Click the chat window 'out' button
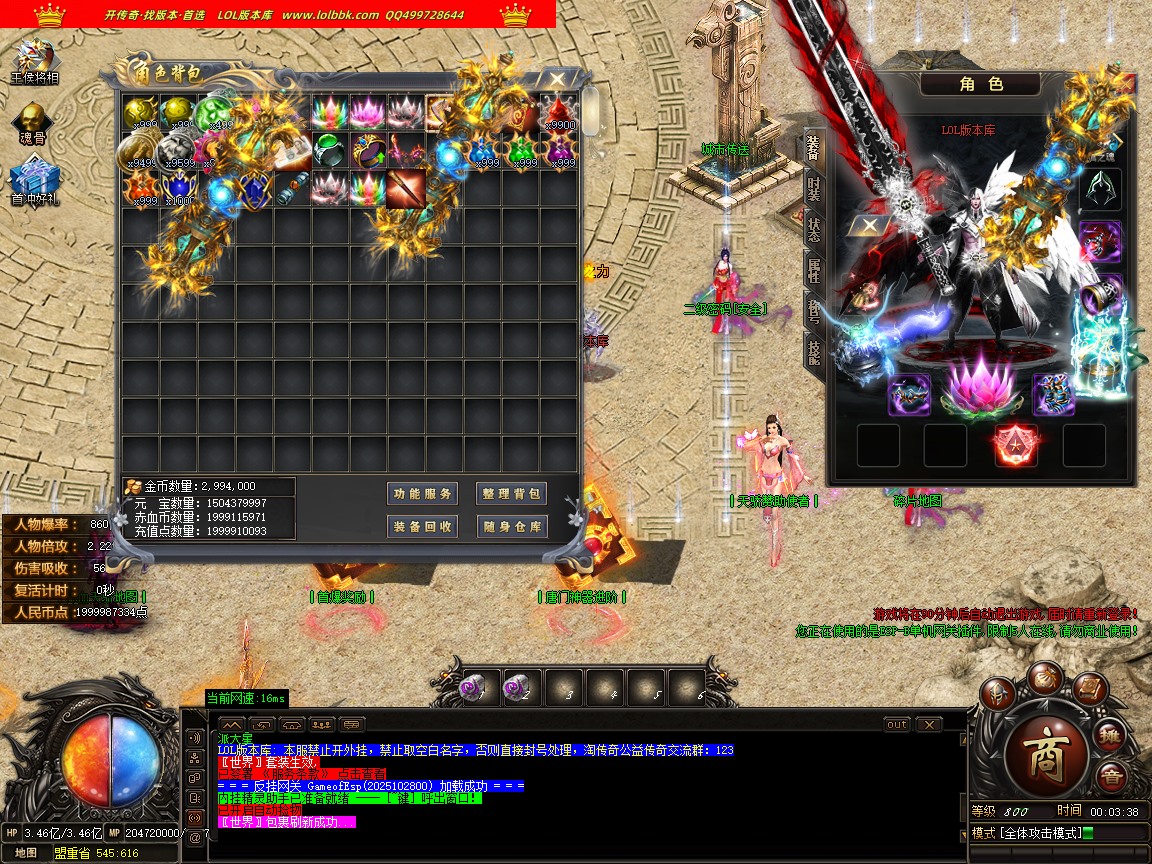Image resolution: width=1152 pixels, height=864 pixels. (897, 724)
